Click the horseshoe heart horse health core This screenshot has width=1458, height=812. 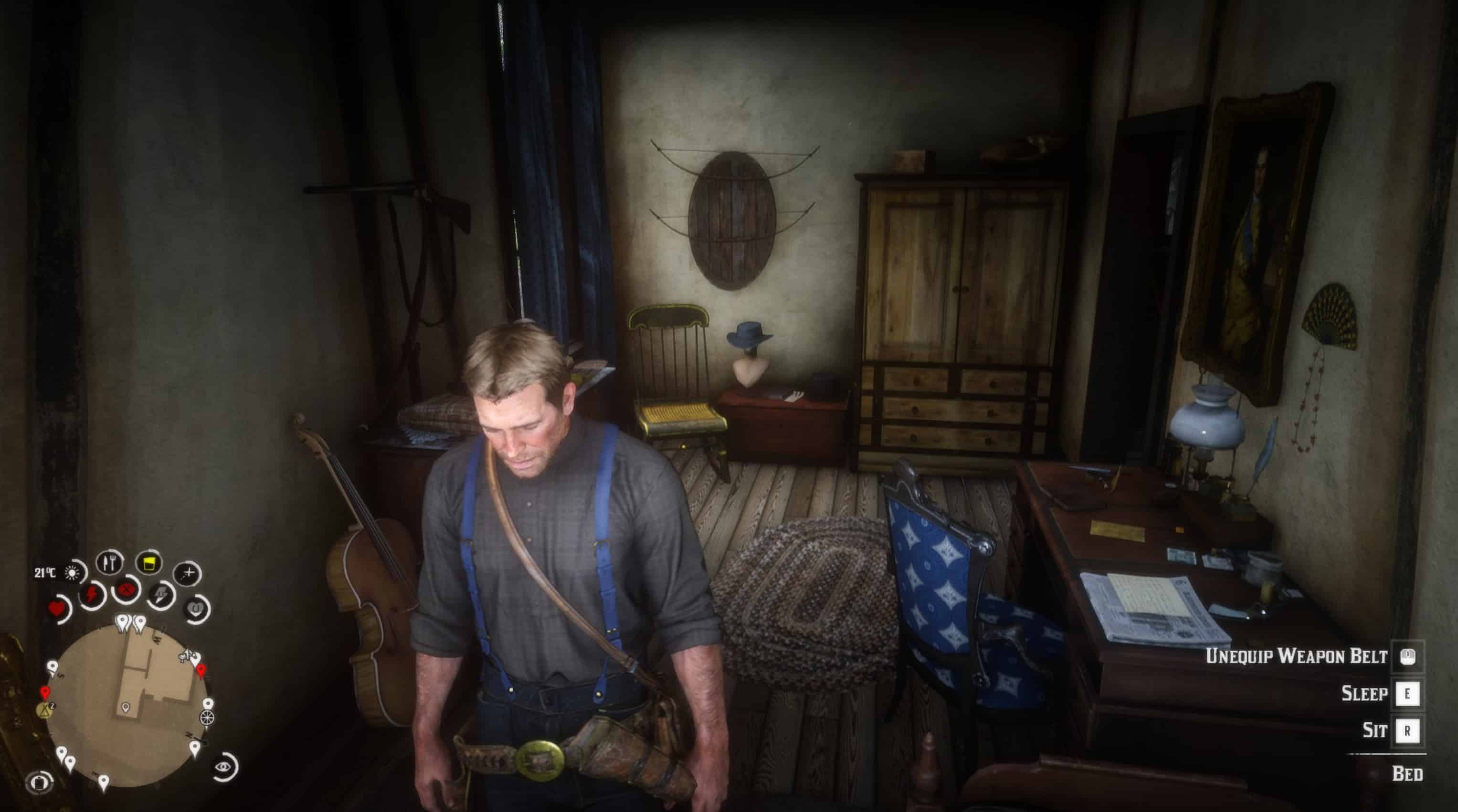(x=195, y=609)
